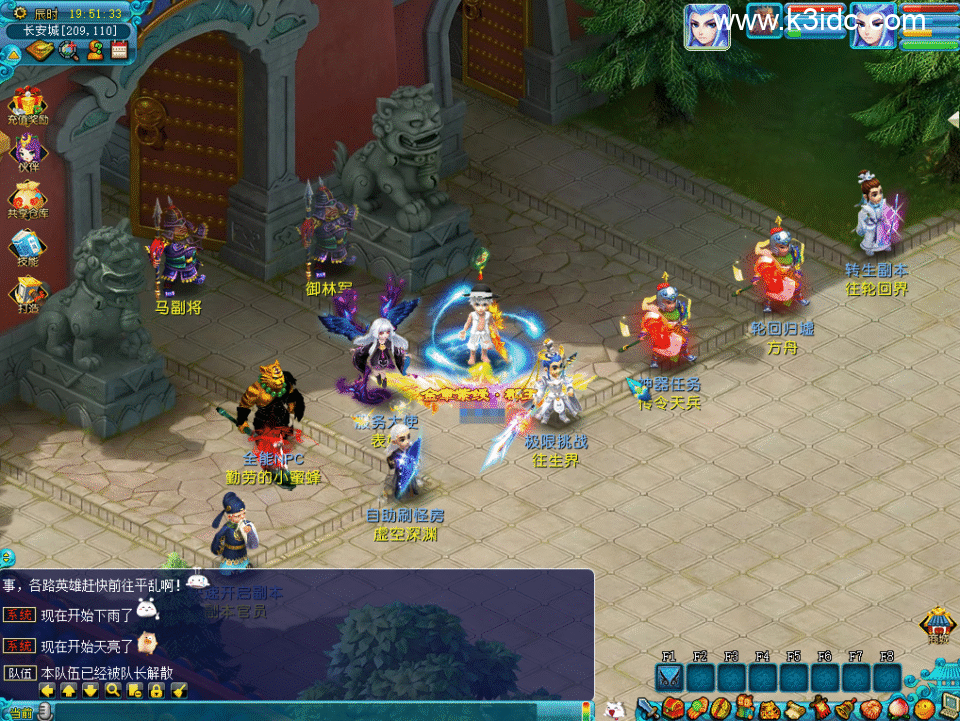Screen dimensions: 960x721
Task: Open the help figure with question mark
Action: coord(95,50)
